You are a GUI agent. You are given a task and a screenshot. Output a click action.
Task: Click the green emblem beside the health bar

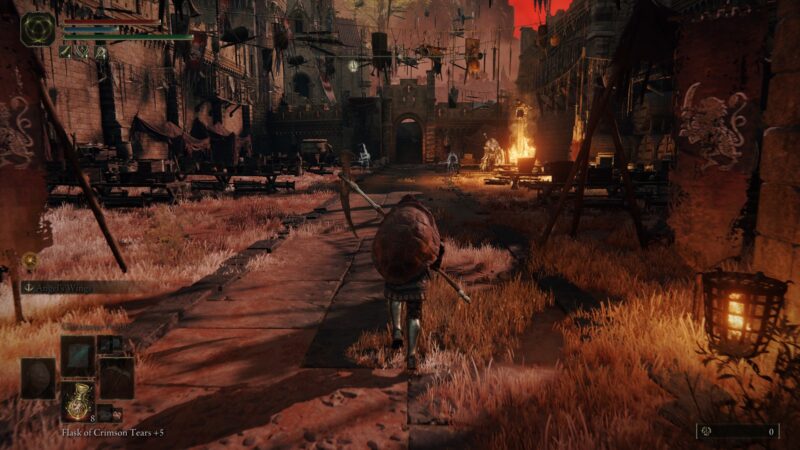click(38, 29)
